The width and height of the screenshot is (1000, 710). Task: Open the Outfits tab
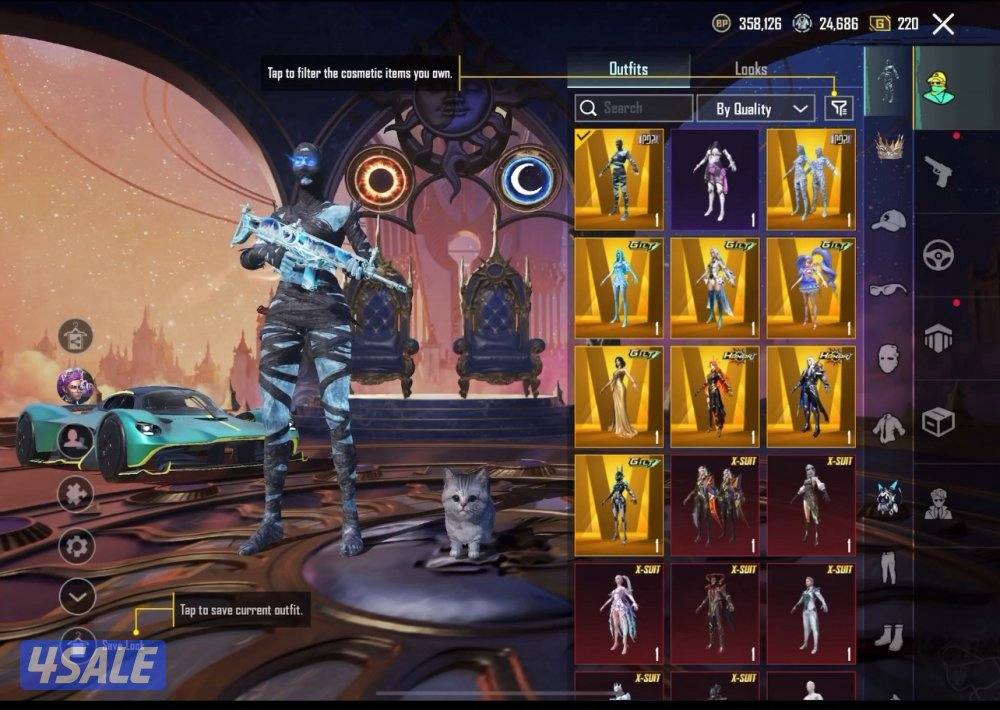(x=628, y=69)
